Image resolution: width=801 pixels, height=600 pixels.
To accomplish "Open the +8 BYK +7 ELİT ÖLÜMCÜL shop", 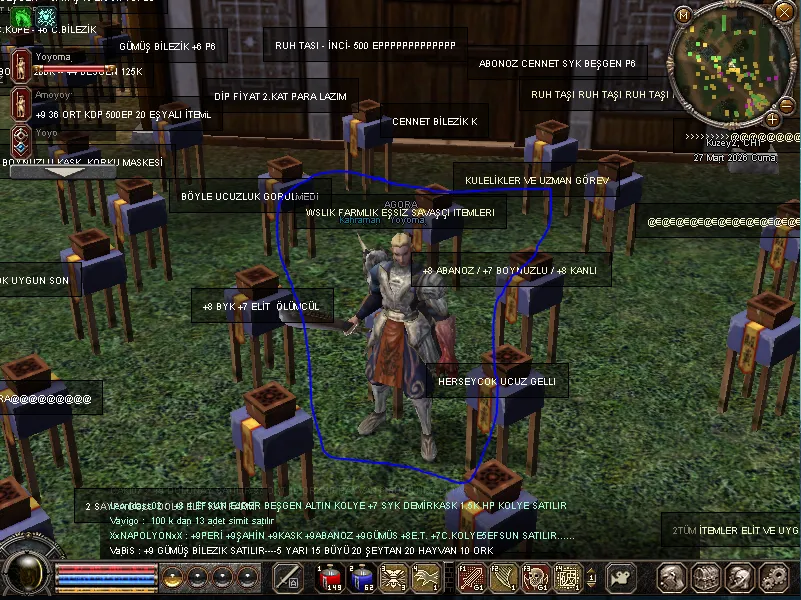I will pos(262,306).
